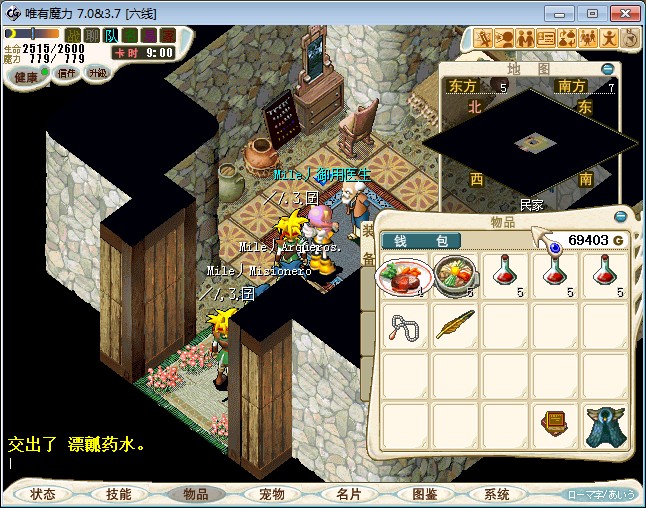Select the steak dish item slot
Screen dimensions: 646x508
pyautogui.click(x=406, y=276)
